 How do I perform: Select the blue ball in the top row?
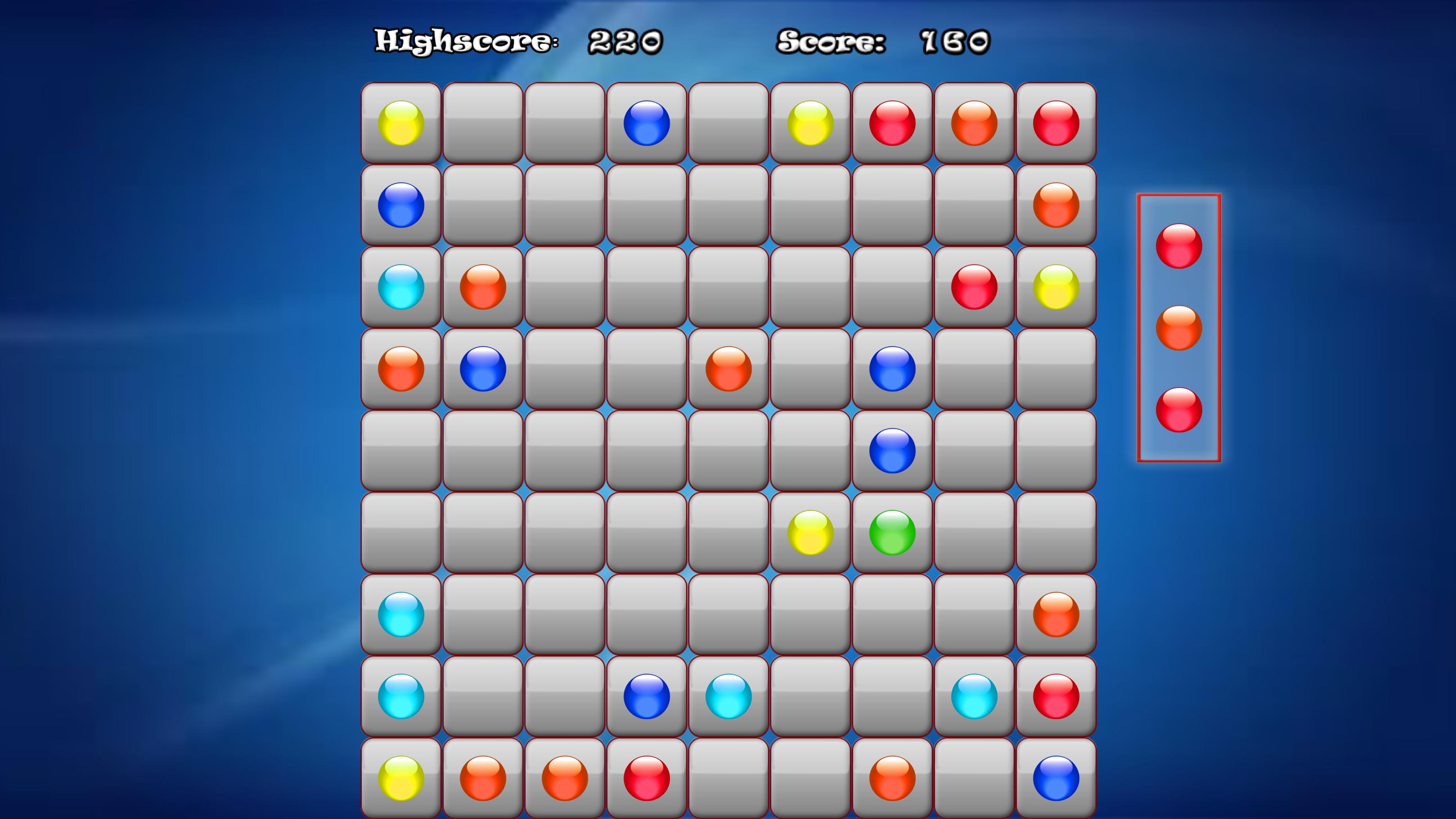coord(646,124)
